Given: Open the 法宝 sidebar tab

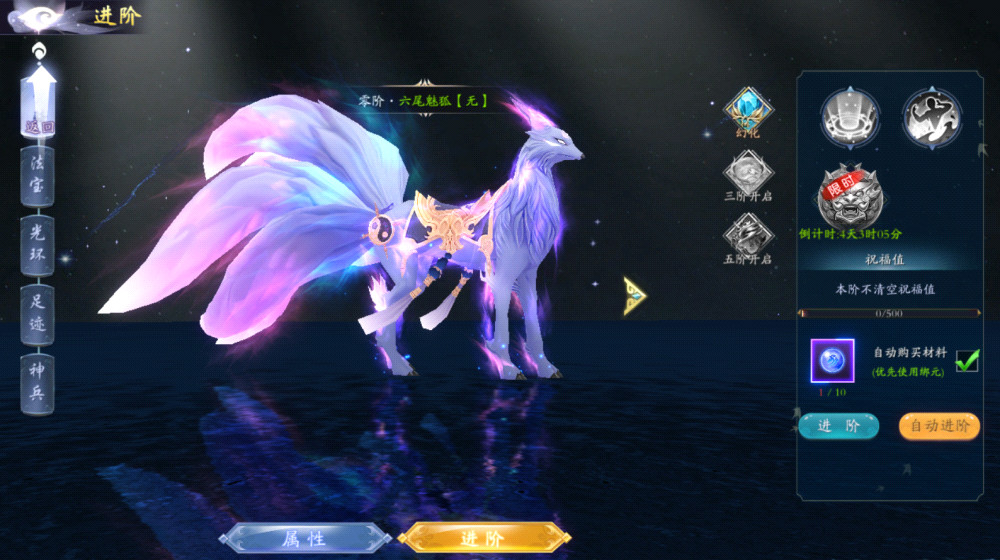Looking at the screenshot, I should tap(38, 177).
